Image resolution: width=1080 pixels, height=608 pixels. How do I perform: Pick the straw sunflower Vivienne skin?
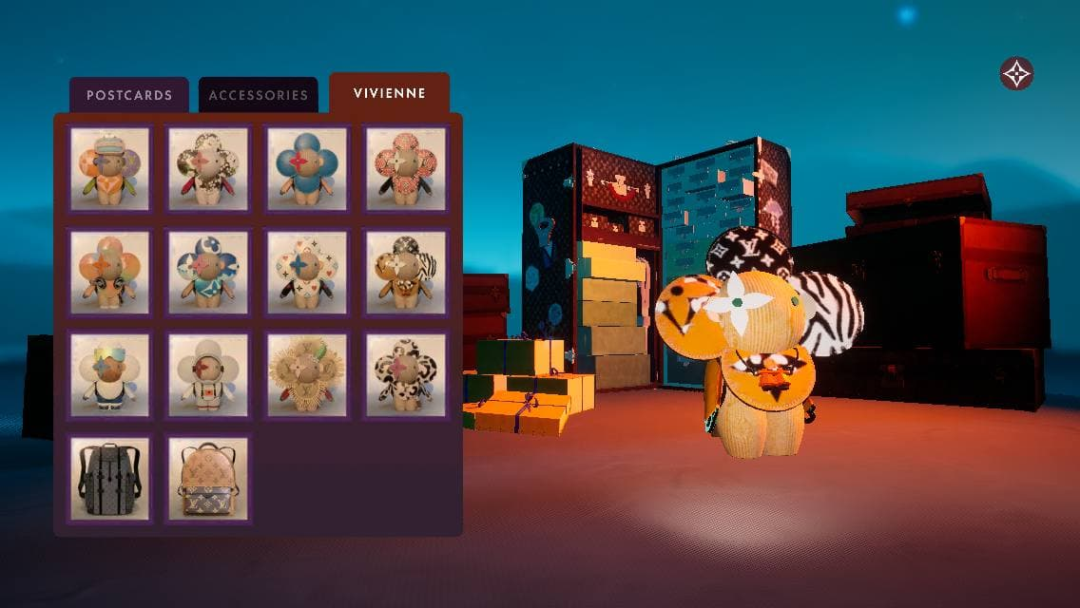(x=307, y=375)
